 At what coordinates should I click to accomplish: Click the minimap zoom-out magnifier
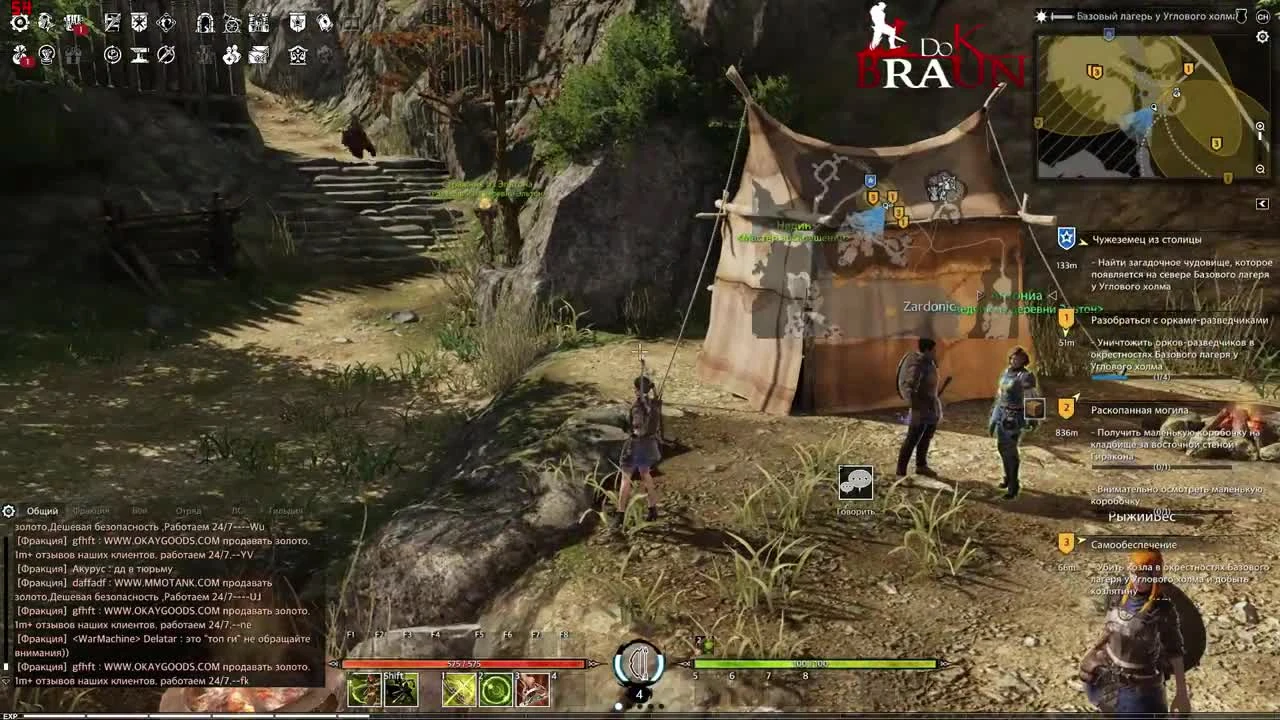(1260, 167)
